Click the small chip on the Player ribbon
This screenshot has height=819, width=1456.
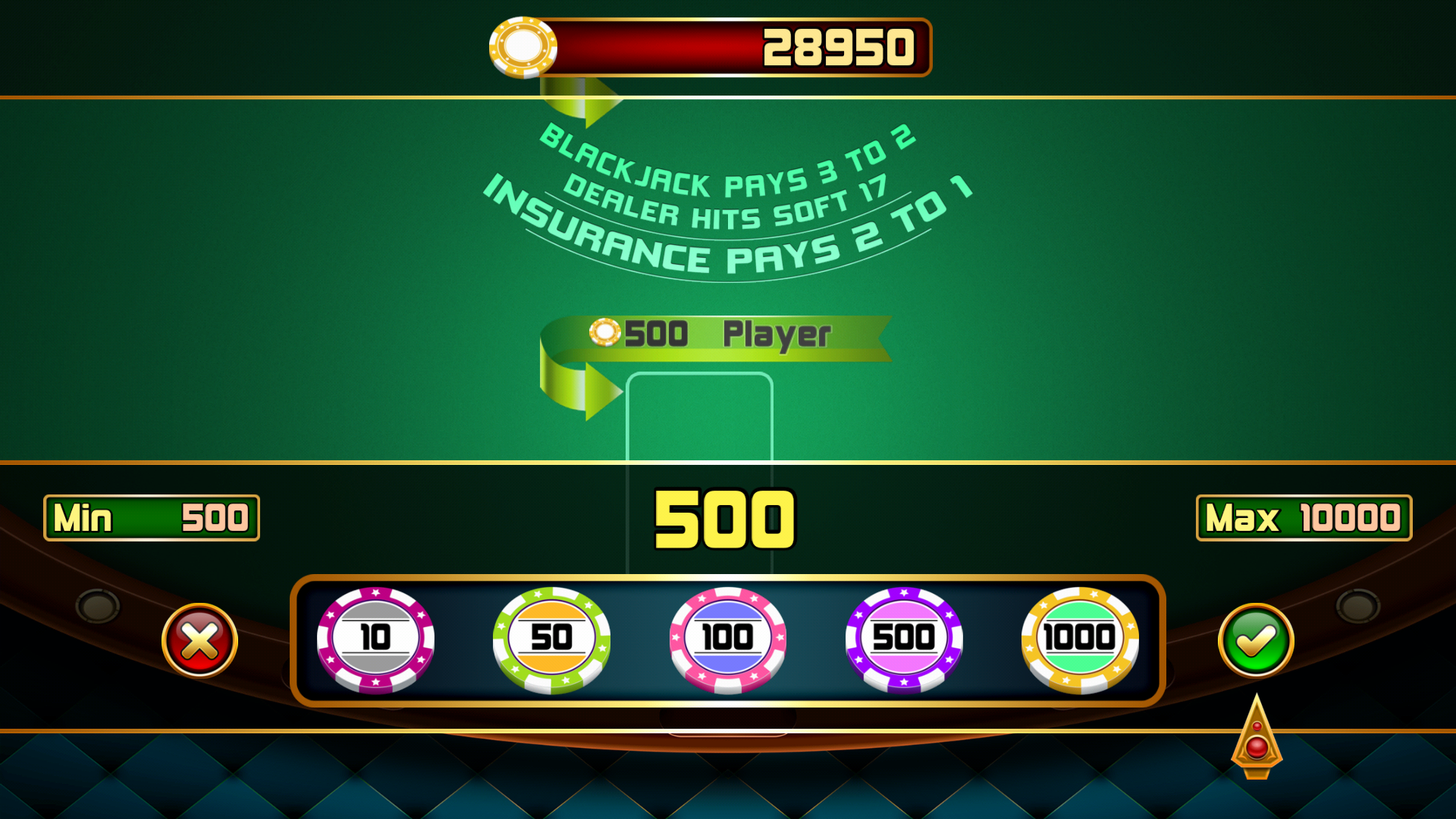pos(604,331)
